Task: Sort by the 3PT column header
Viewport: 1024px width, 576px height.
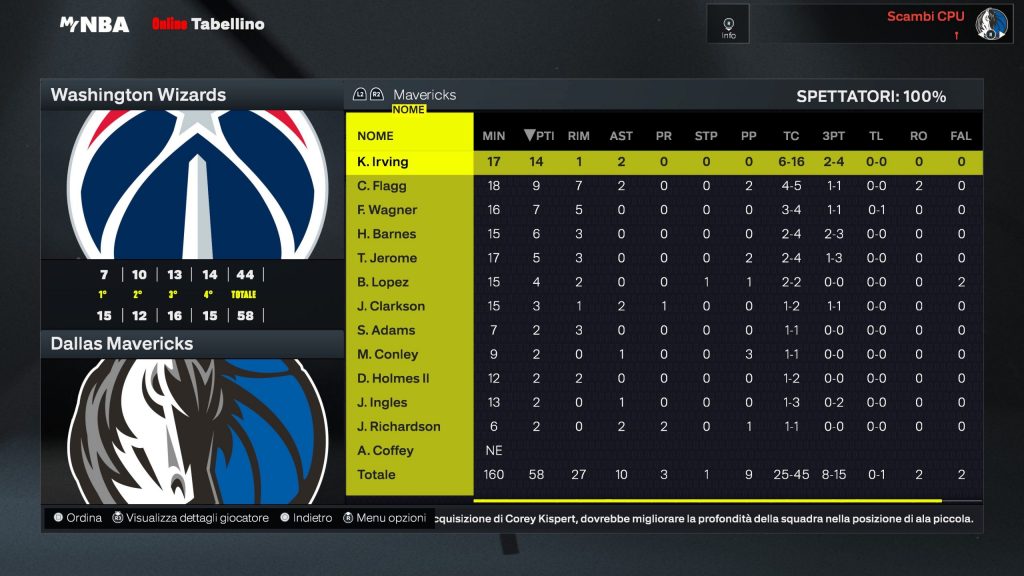Action: tap(832, 136)
